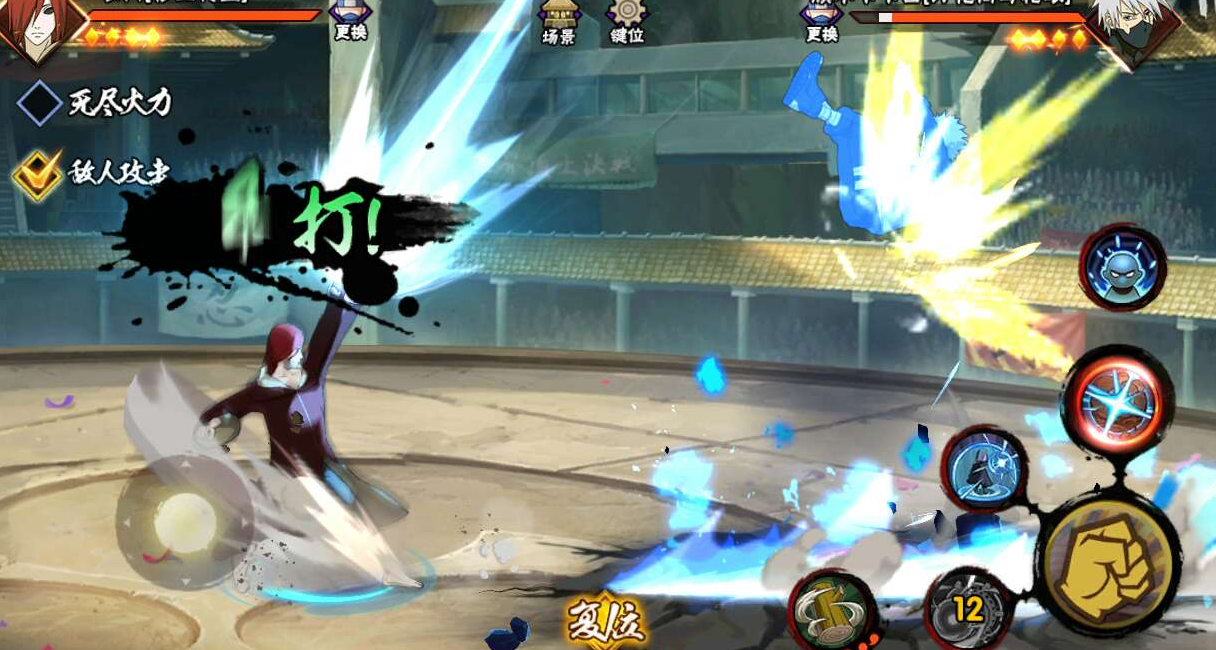
Task: Tap the golden fist basic attack button
Action: (x=1106, y=563)
